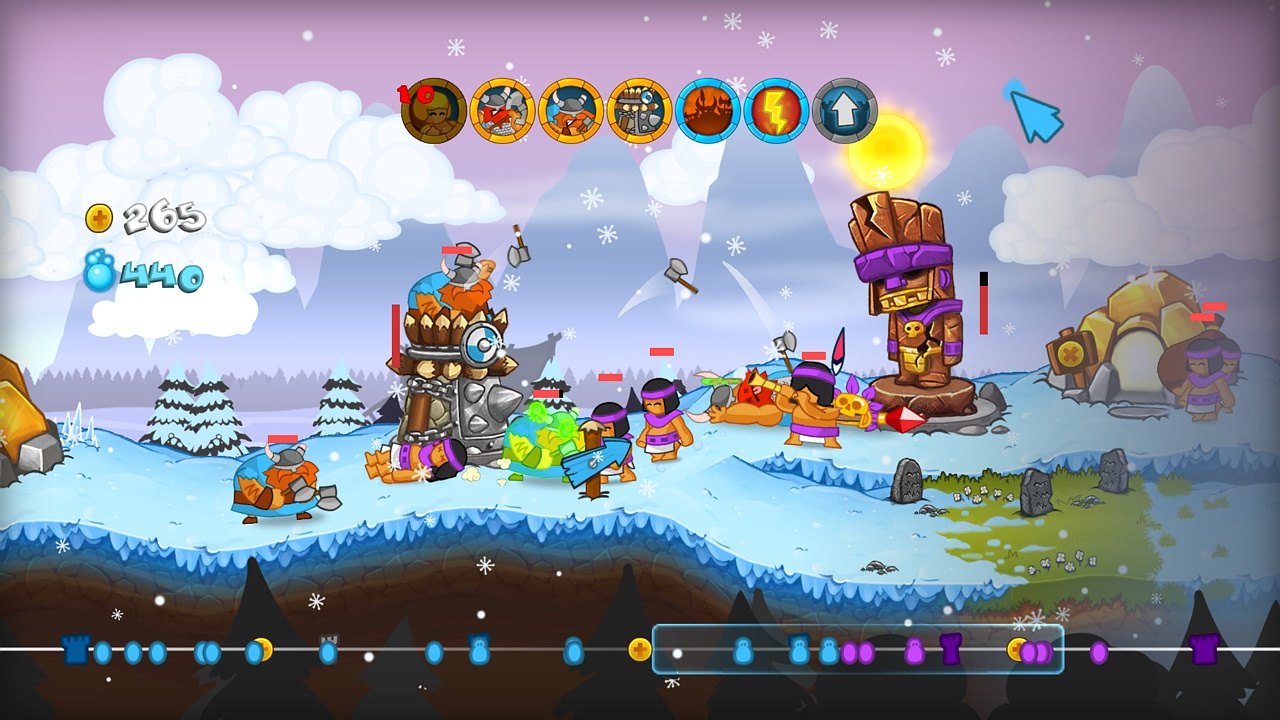The height and width of the screenshot is (720, 1280).
Task: Select the catapult siege unit icon
Action: pyautogui.click(x=640, y=110)
